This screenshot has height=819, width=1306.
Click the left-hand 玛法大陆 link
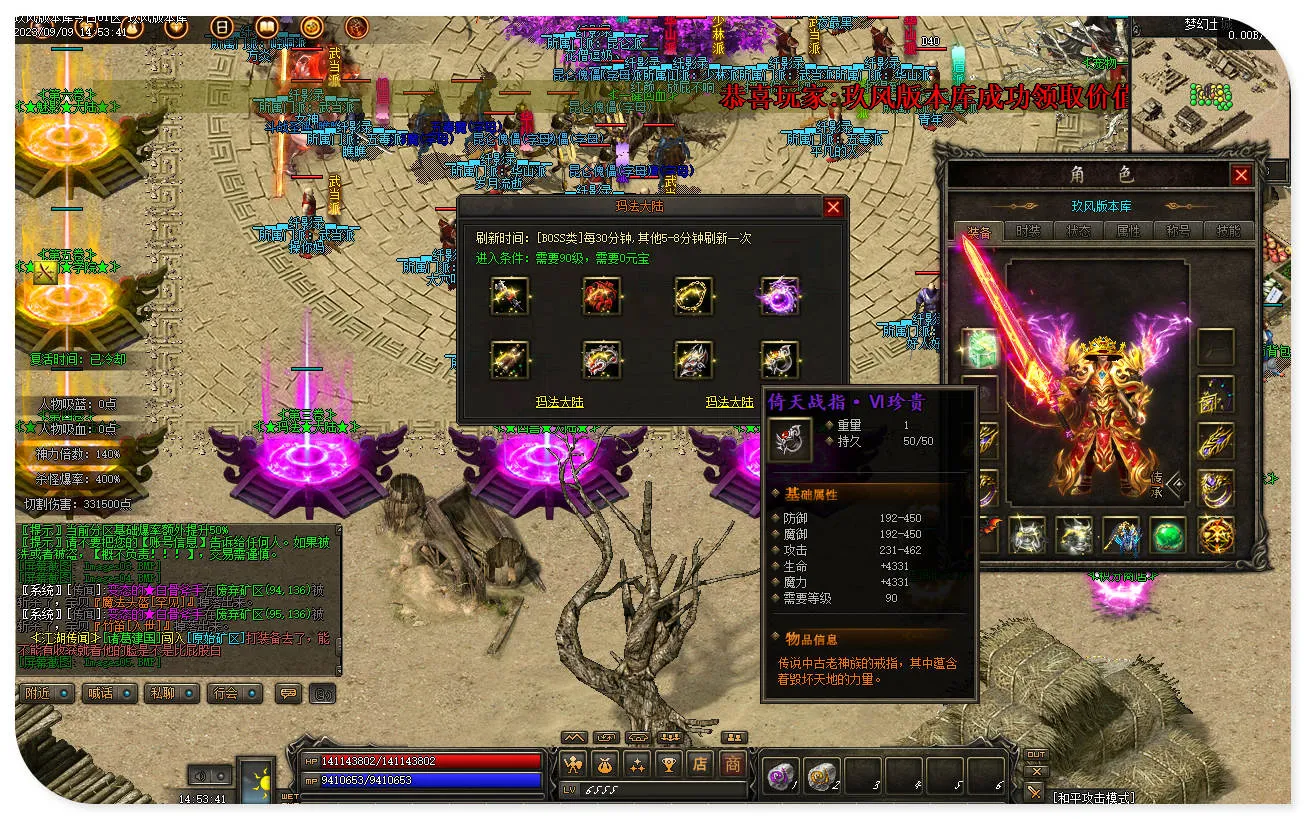559,402
